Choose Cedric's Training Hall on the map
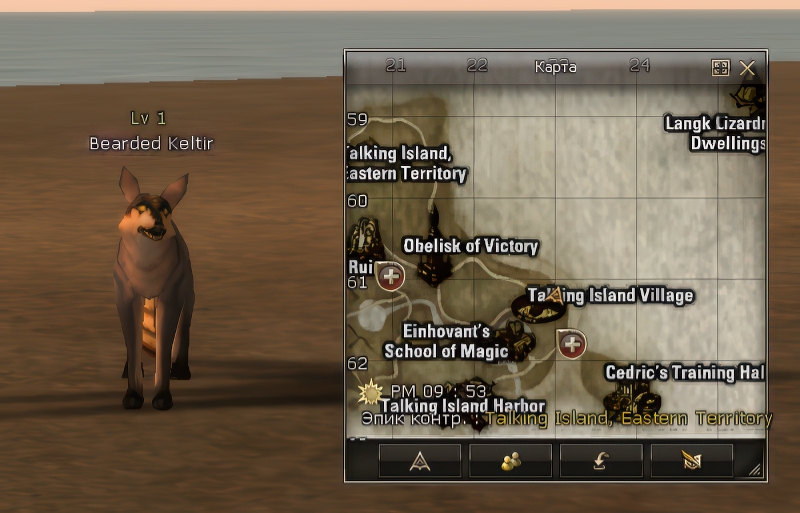 pos(684,373)
